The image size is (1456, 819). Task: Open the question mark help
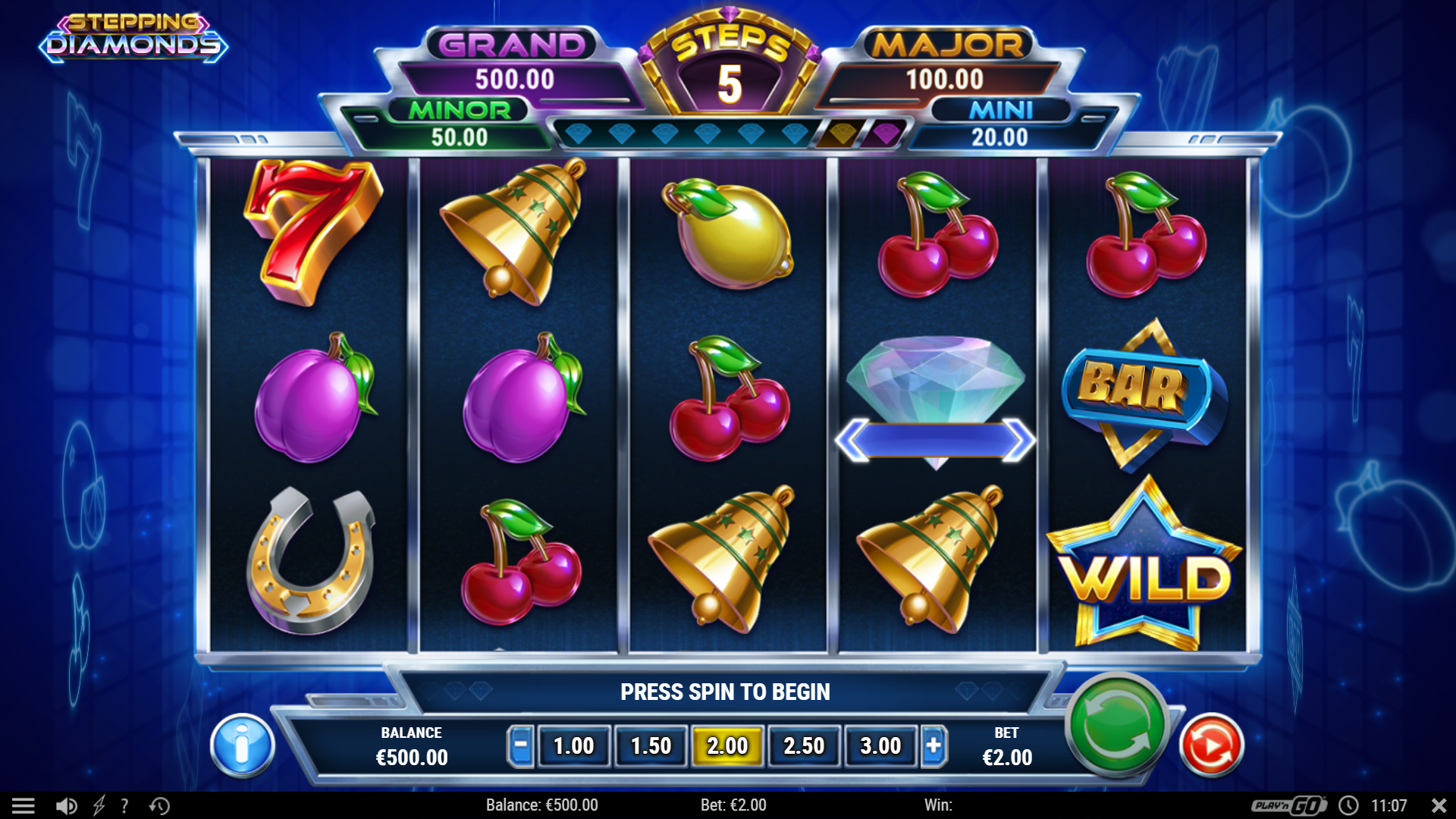(124, 805)
